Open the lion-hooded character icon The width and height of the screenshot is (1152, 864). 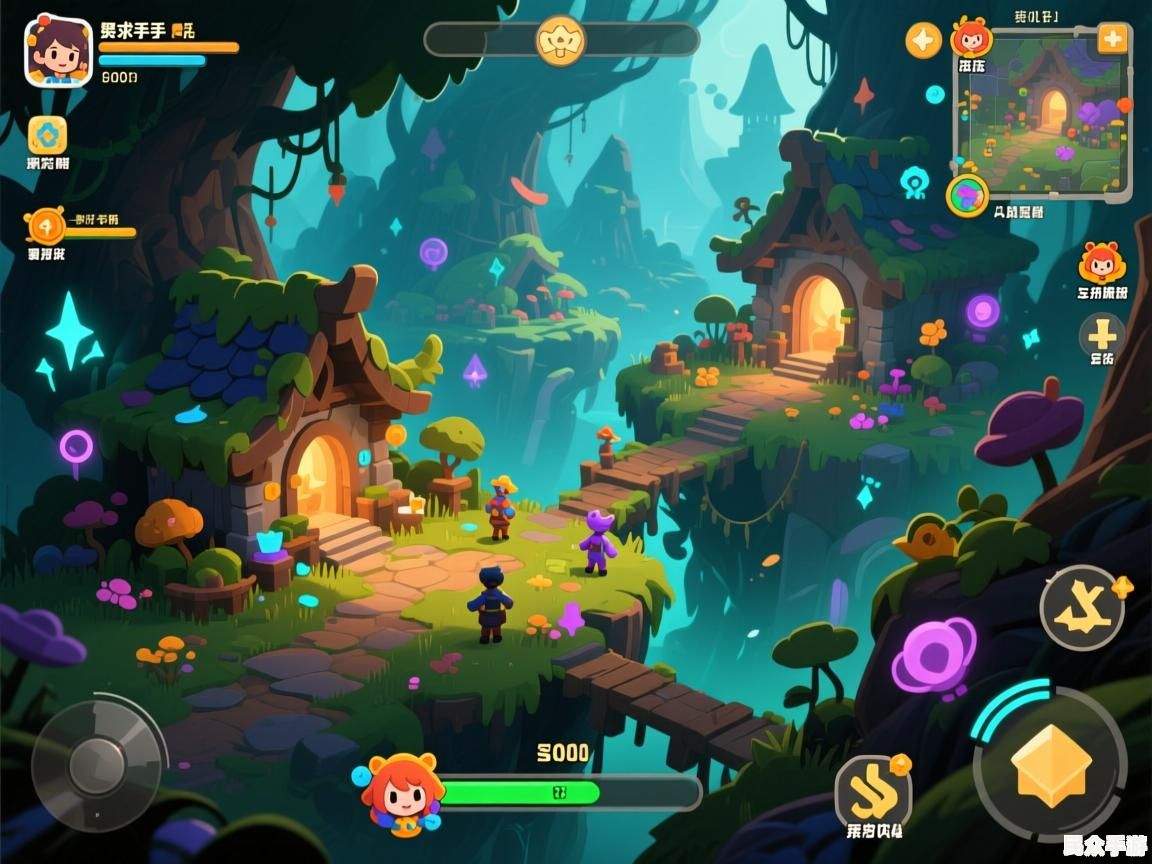click(1102, 264)
